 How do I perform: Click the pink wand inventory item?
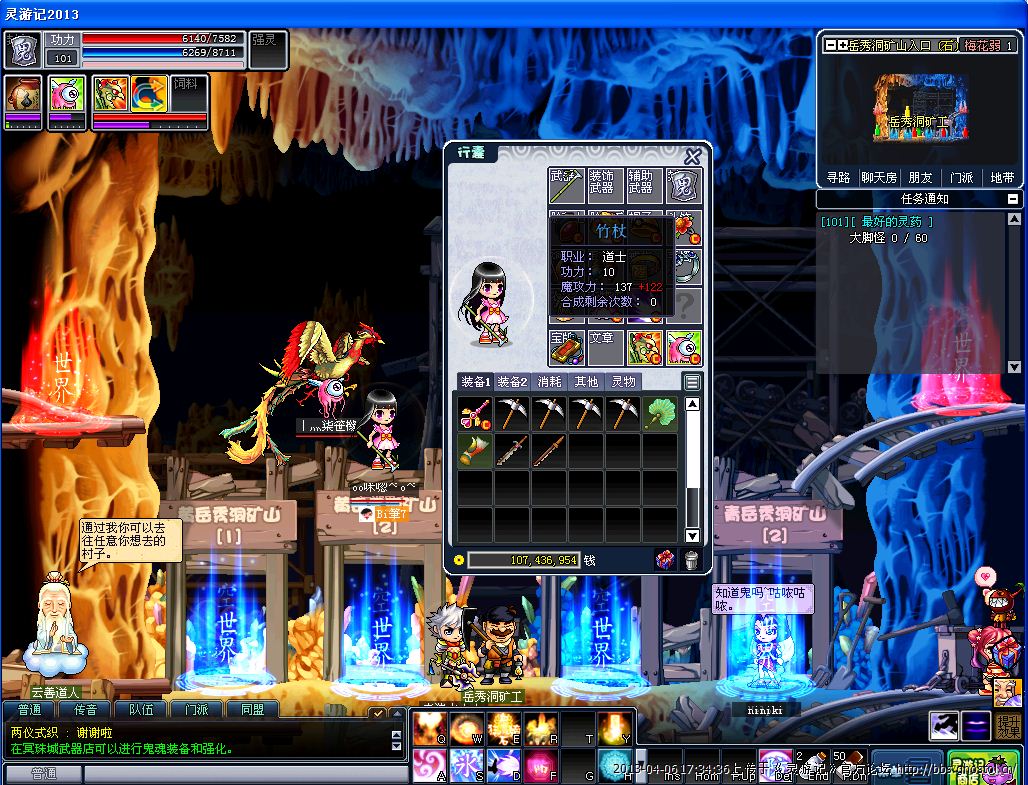coord(475,412)
